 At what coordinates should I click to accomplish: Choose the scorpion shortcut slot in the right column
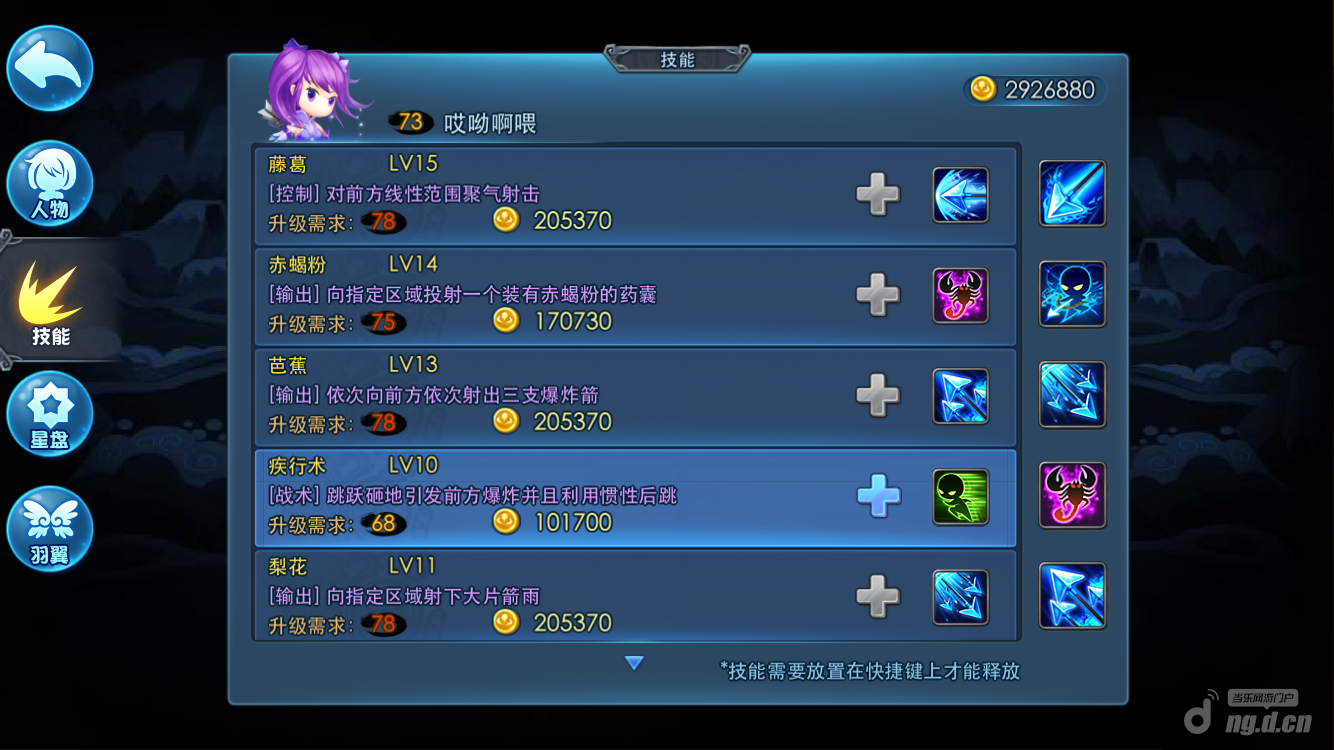pyautogui.click(x=1072, y=495)
